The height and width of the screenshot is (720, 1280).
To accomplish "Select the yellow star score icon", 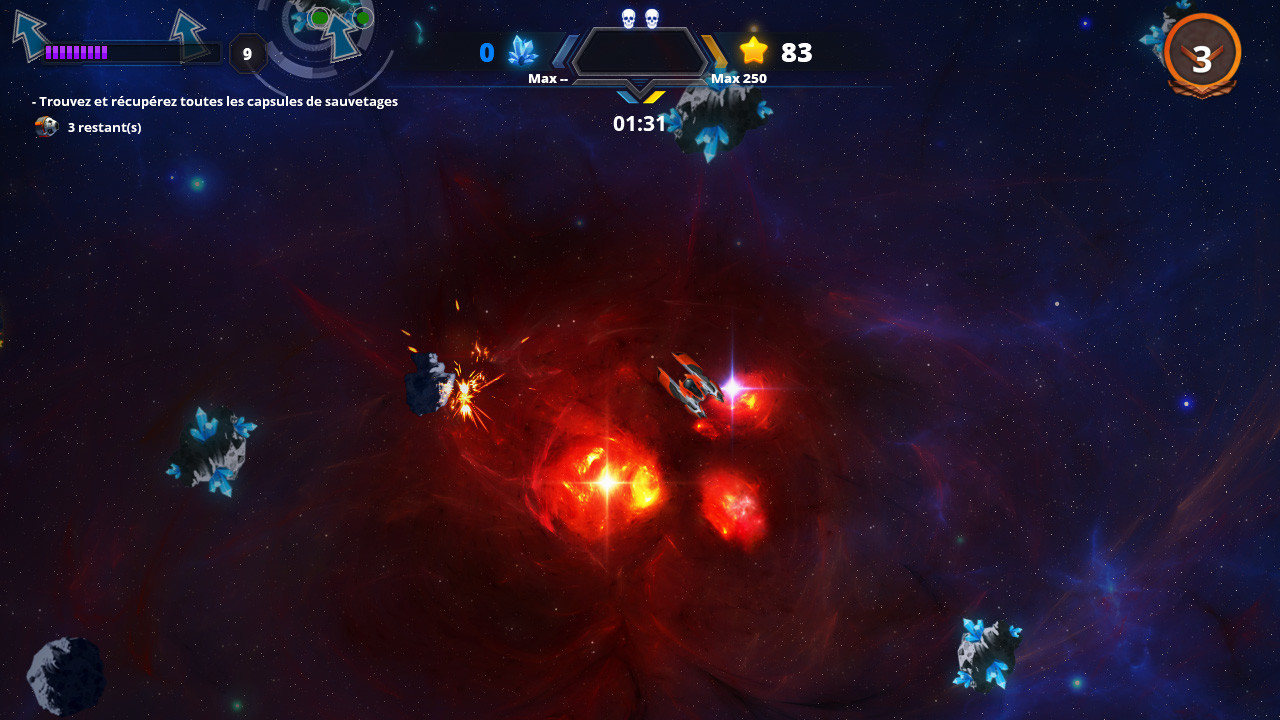I will pos(755,50).
